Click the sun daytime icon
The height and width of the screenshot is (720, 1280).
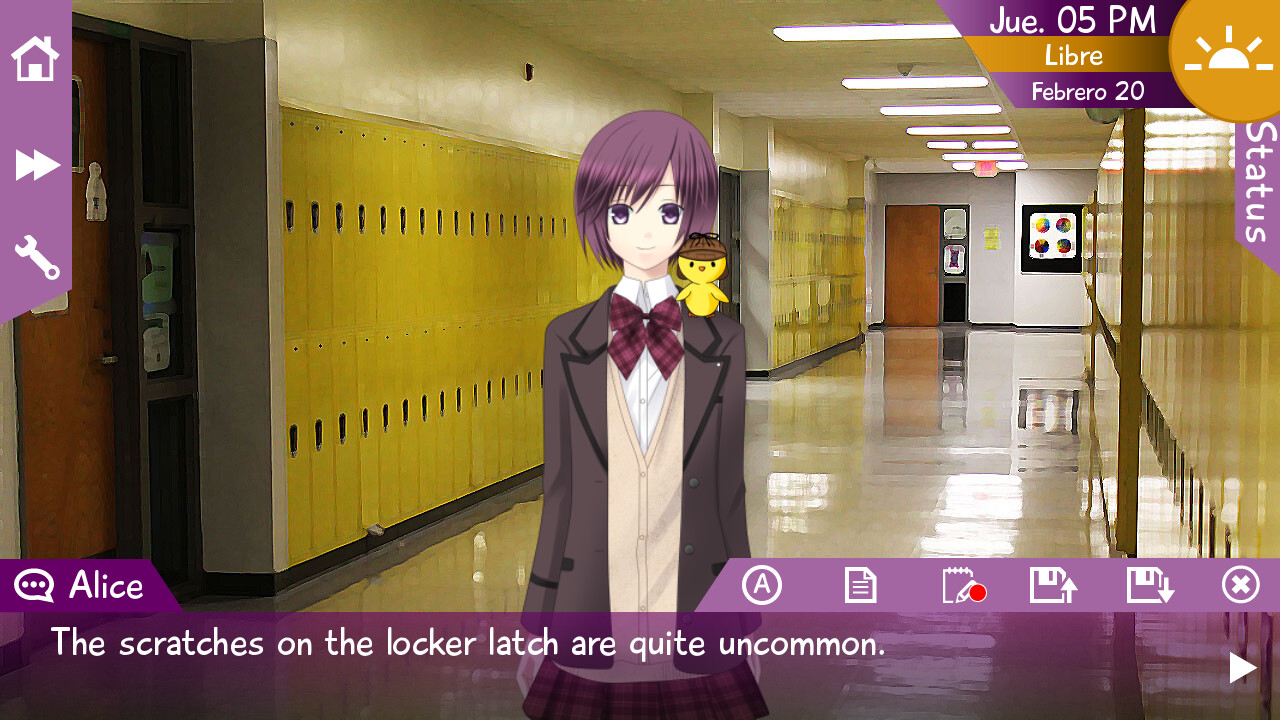1230,55
